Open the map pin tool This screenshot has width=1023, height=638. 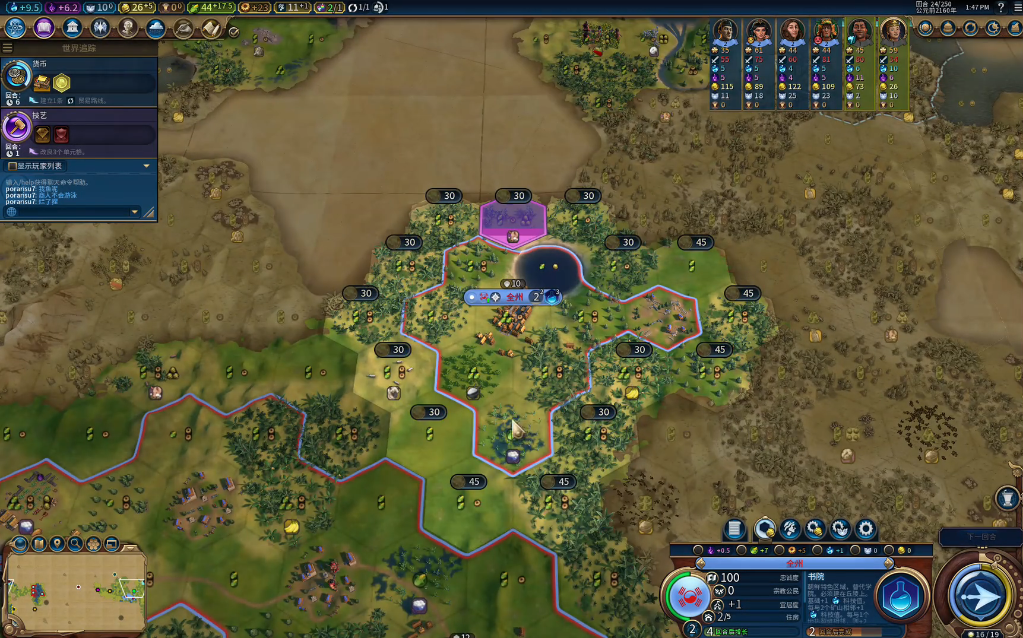[57, 544]
